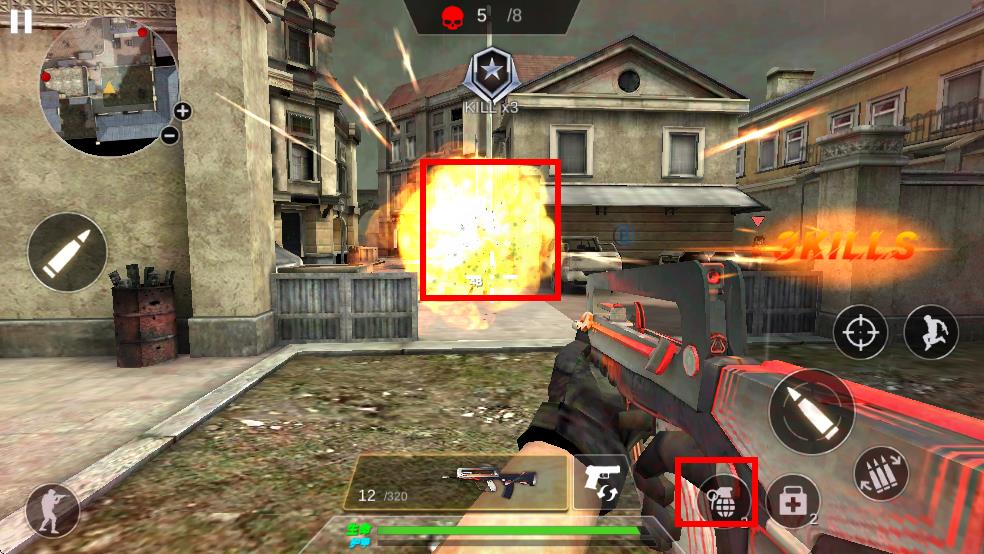Zoom in the minimap with plus button
This screenshot has height=554, width=984.
click(x=182, y=111)
